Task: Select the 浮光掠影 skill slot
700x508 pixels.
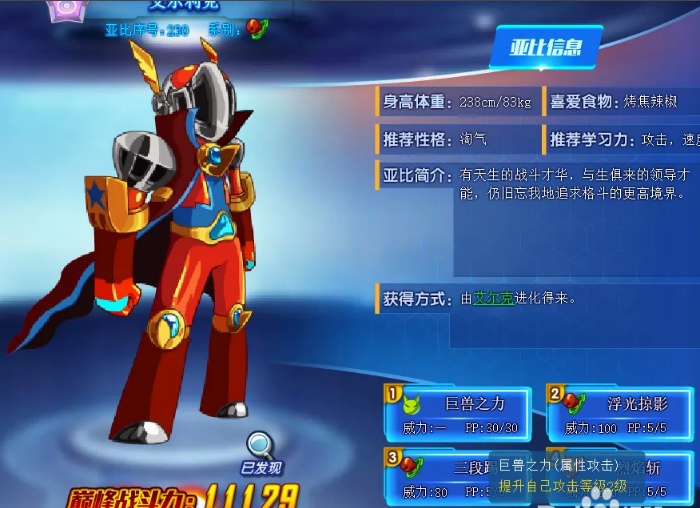Action: [620, 413]
